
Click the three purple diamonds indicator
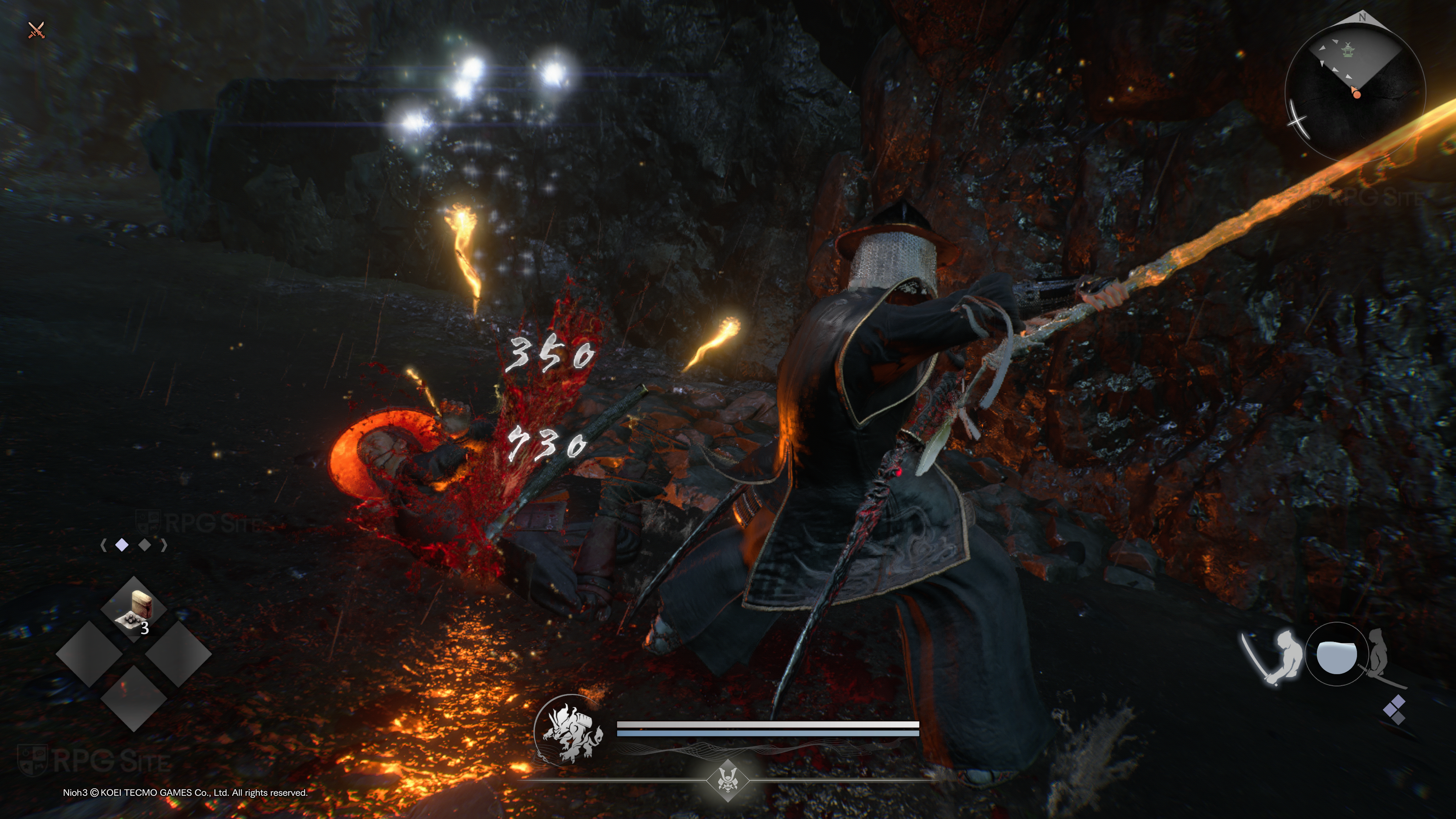[x=1394, y=709]
